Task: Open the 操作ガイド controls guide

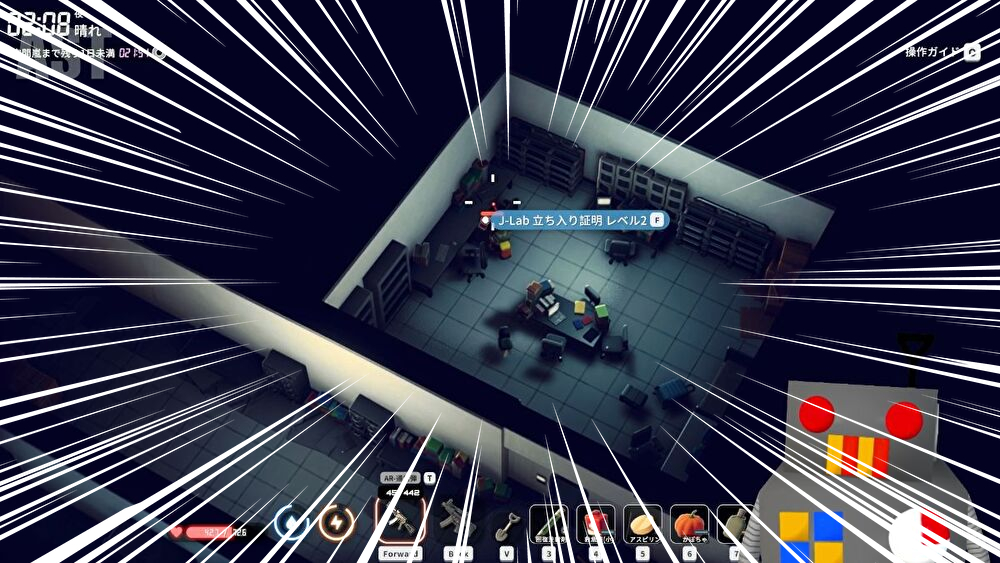Action: point(942,52)
